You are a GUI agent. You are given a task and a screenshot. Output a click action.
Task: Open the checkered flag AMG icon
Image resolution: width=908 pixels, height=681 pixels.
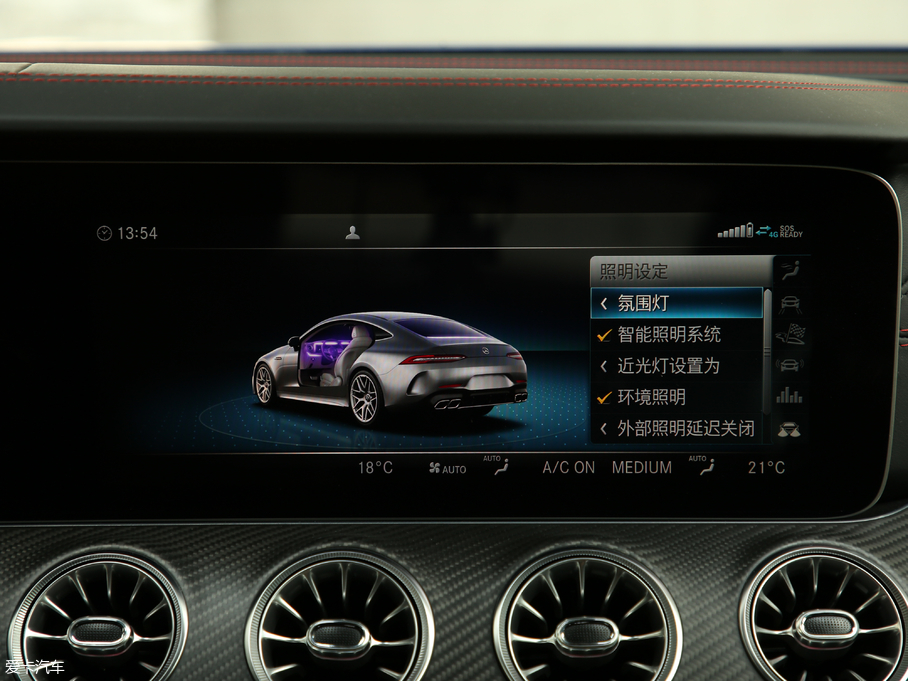[x=790, y=335]
